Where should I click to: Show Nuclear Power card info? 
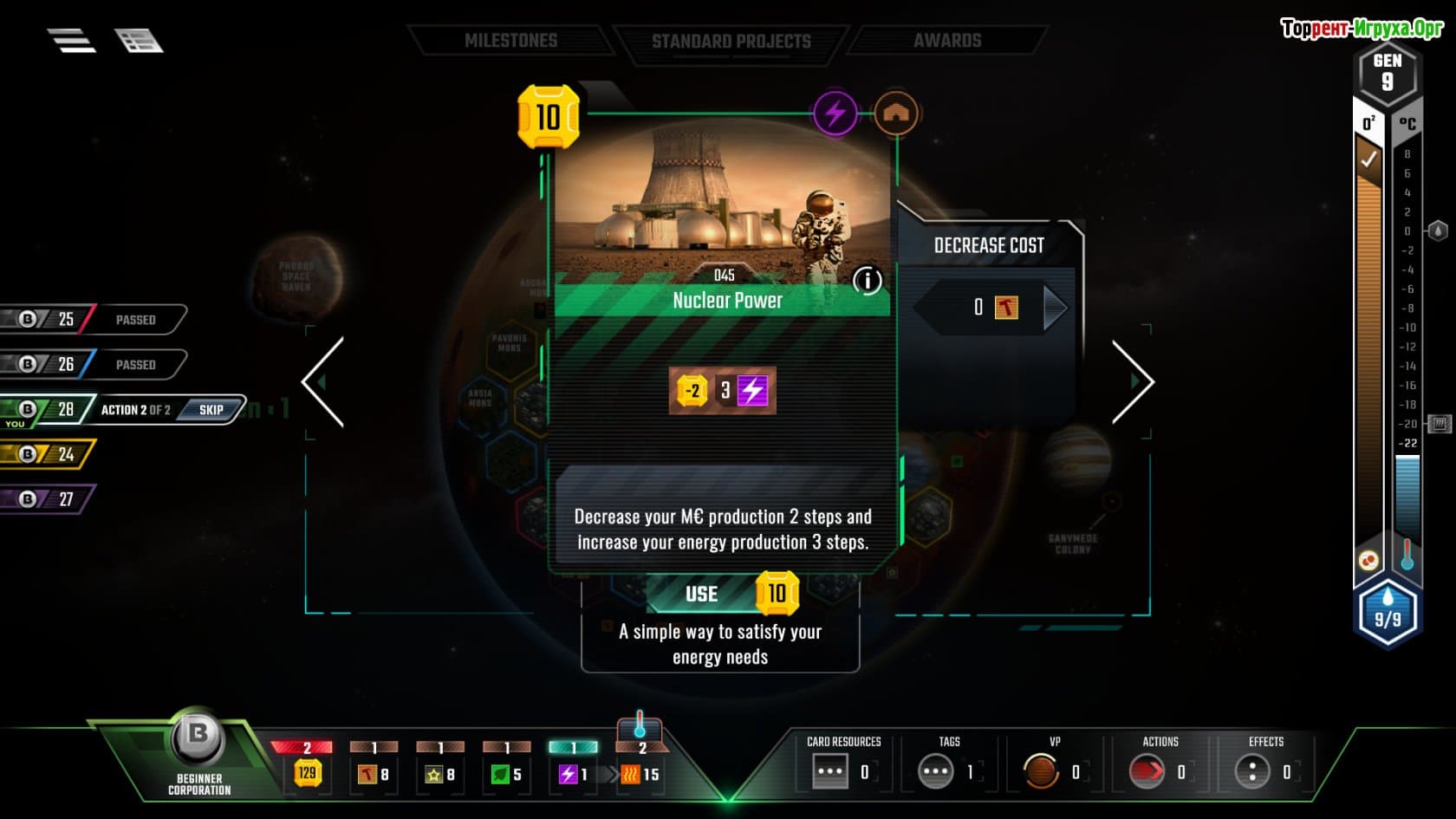coord(867,280)
